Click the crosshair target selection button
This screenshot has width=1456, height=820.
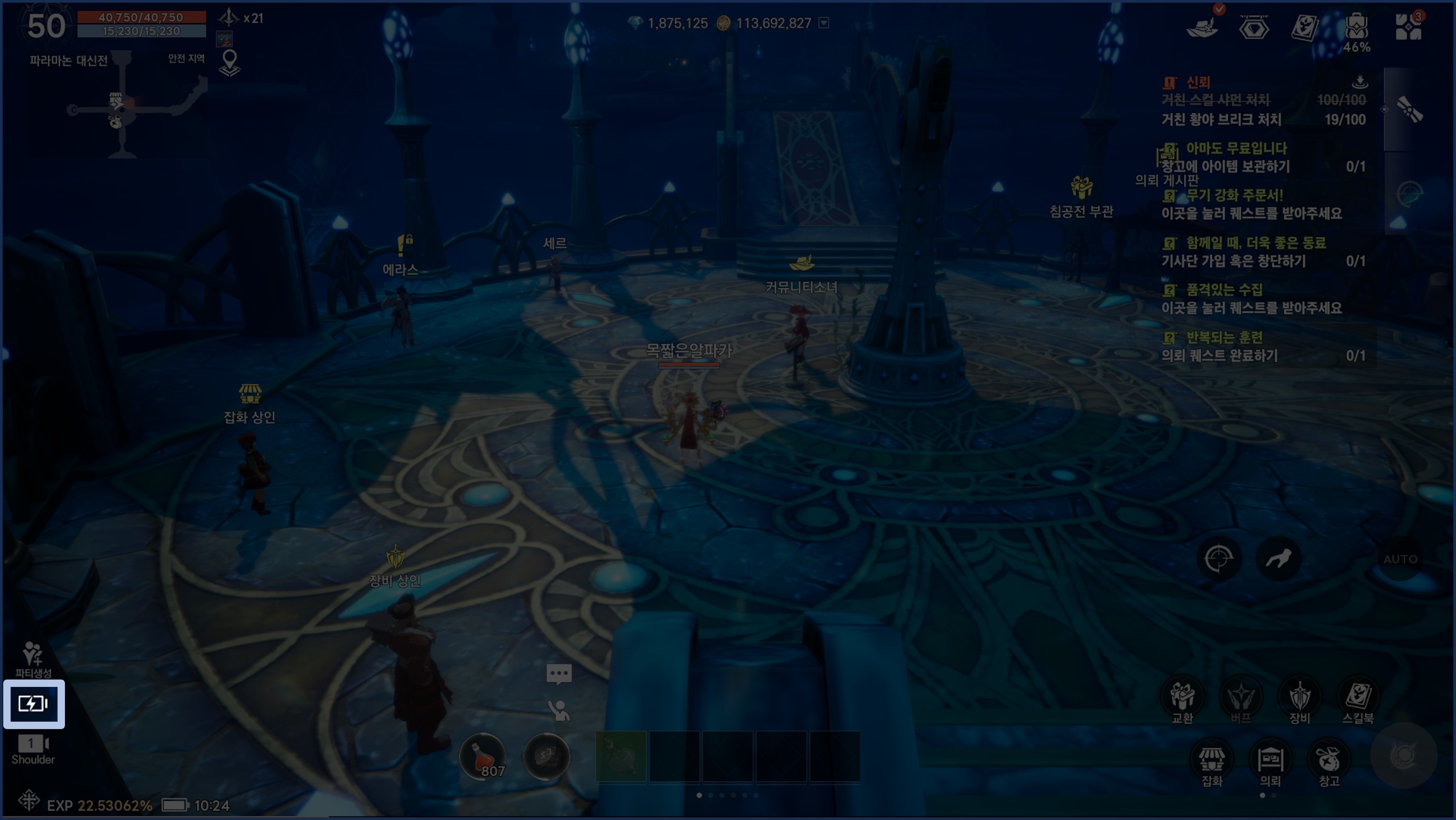point(1219,559)
